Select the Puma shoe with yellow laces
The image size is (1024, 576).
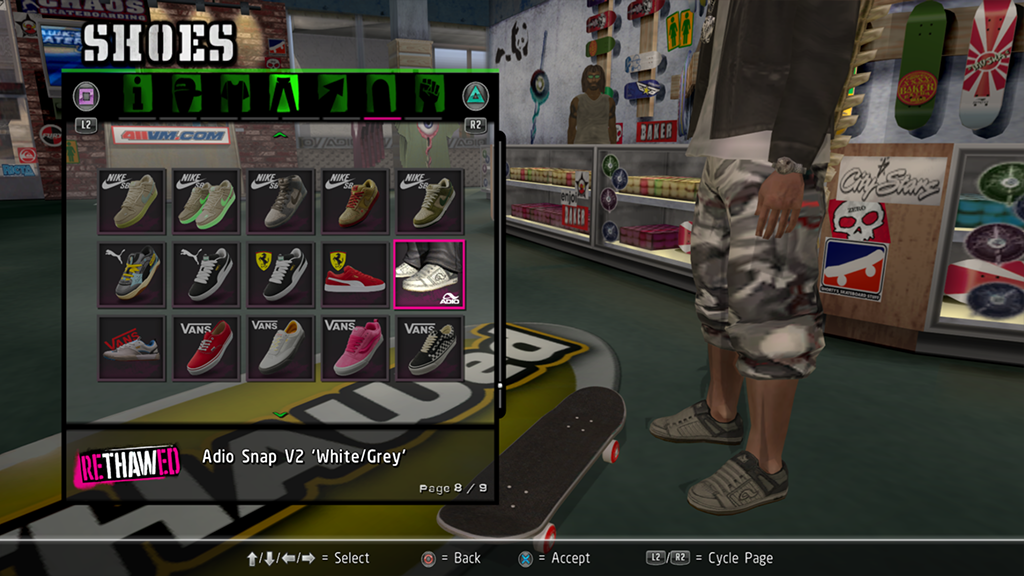[132, 274]
